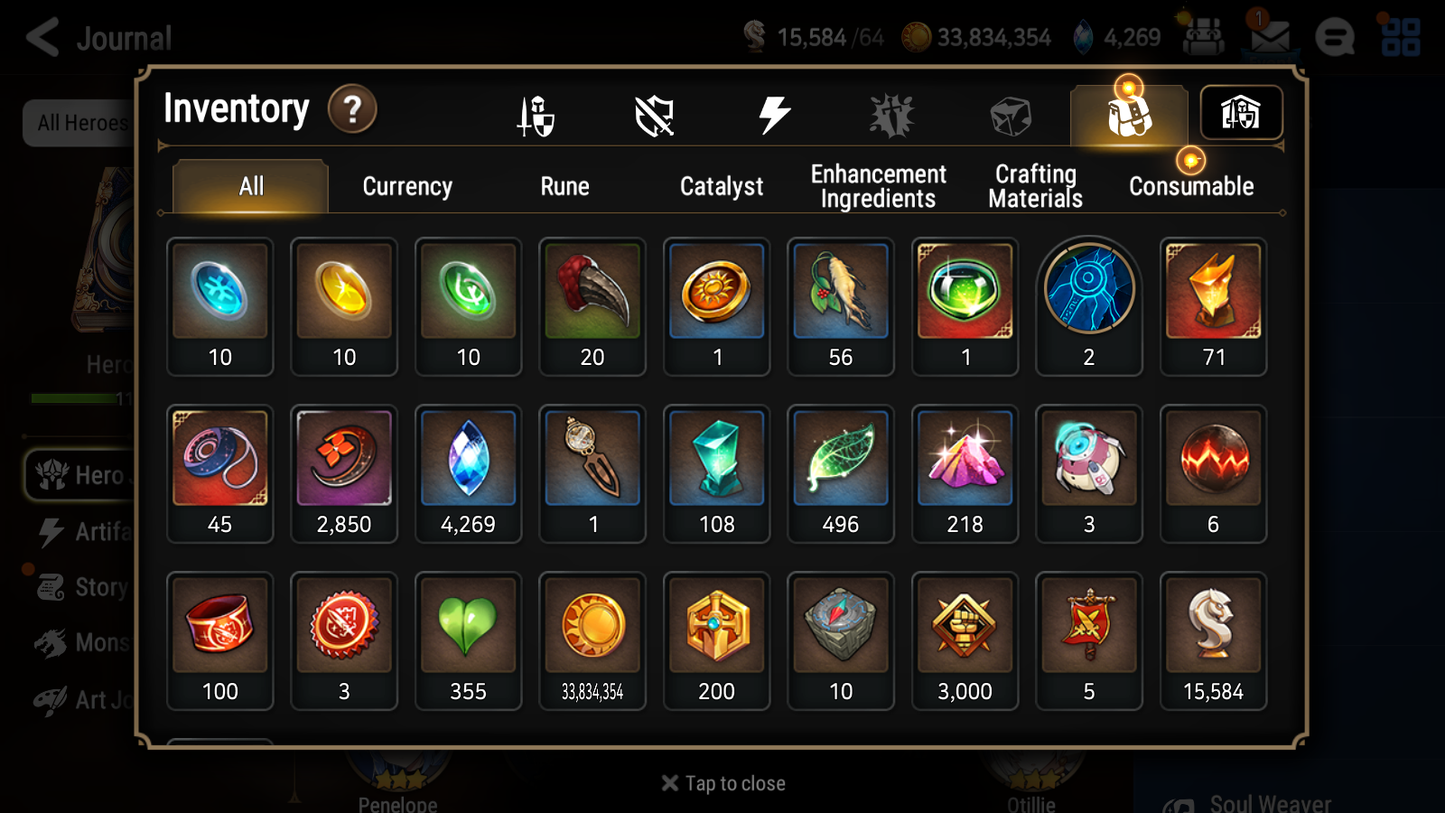Select the unequipped gear filter icon
The height and width of the screenshot is (813, 1445).
(654, 114)
